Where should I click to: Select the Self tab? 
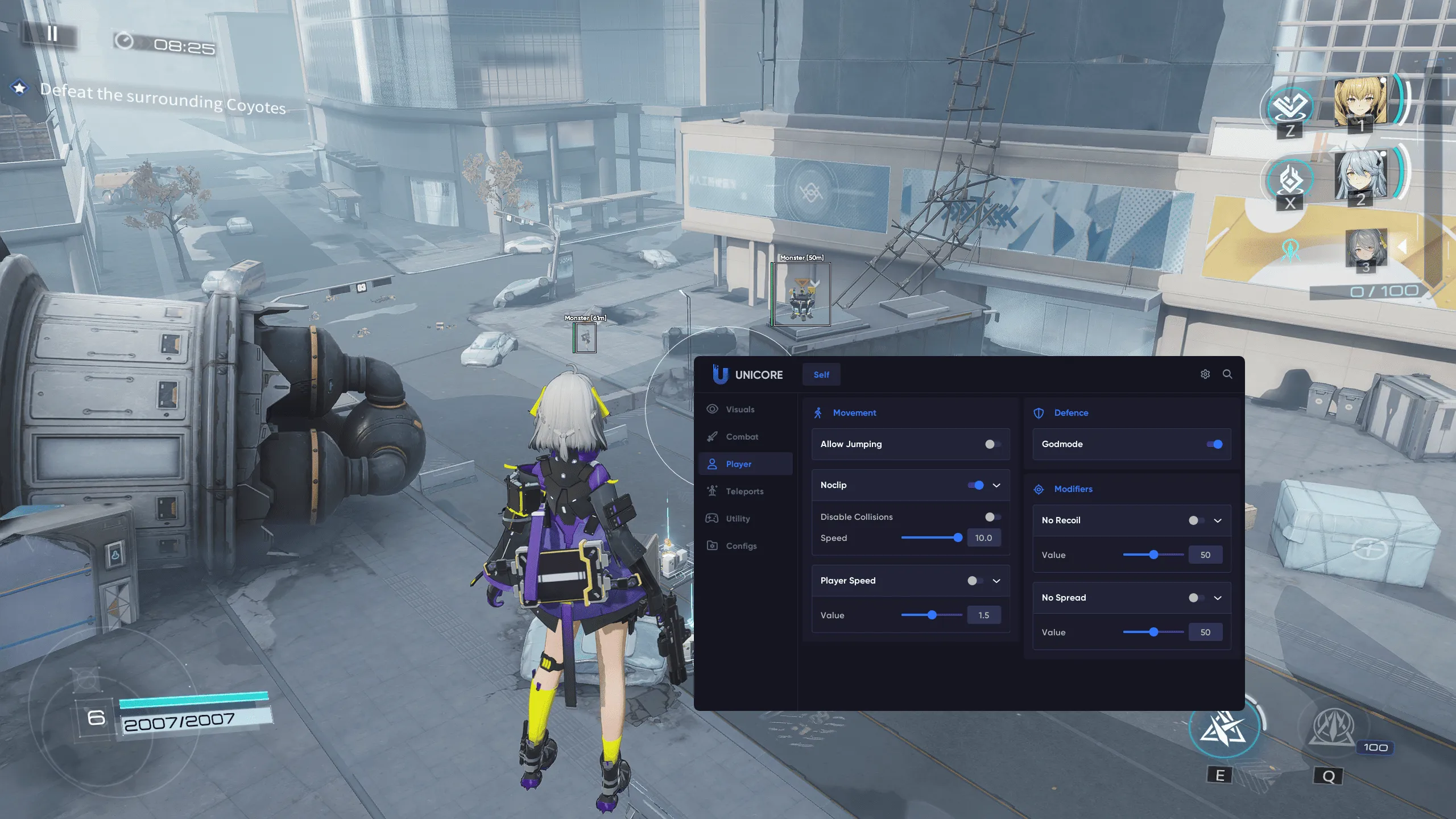click(821, 375)
